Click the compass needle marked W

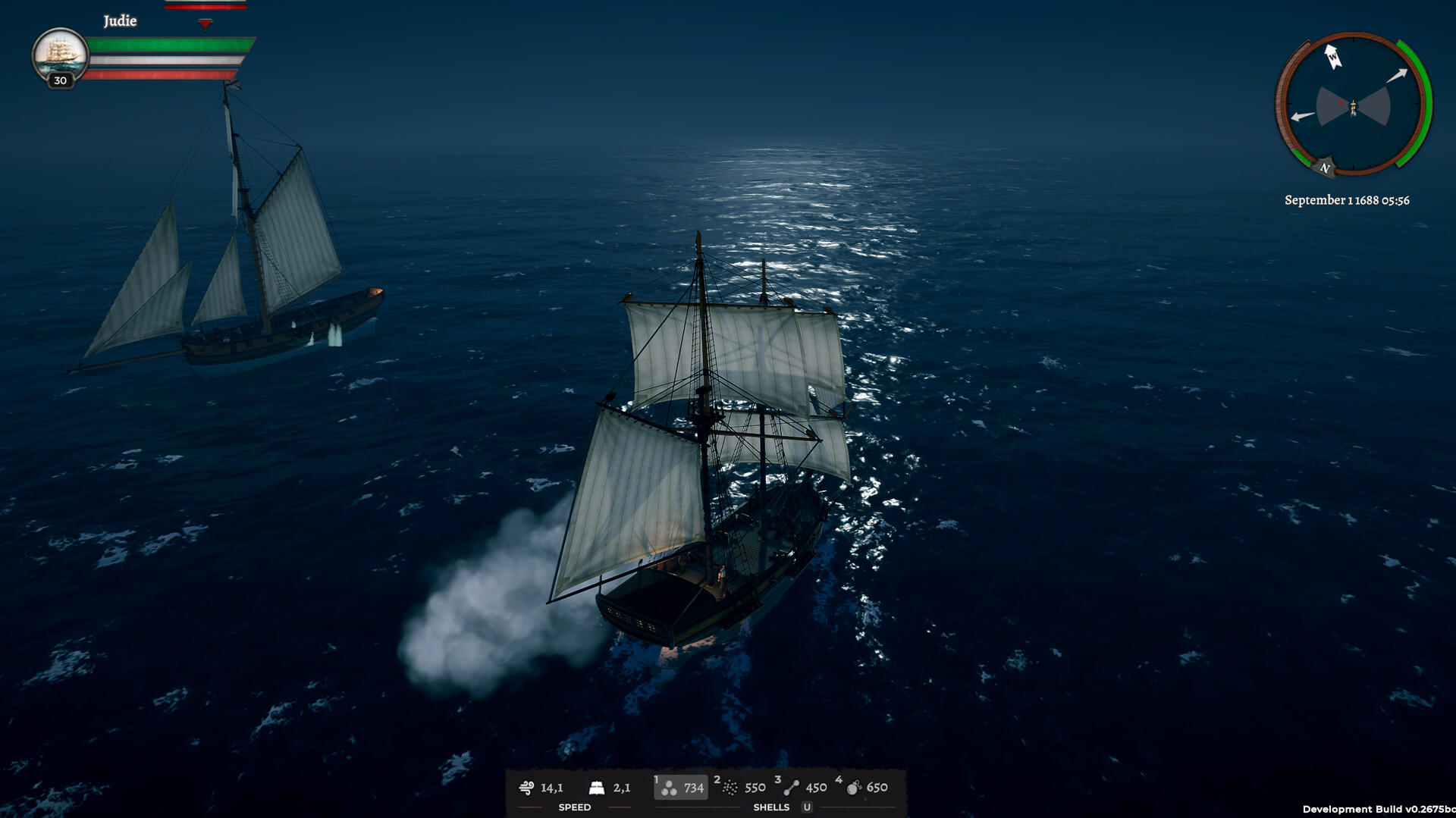coord(1332,56)
